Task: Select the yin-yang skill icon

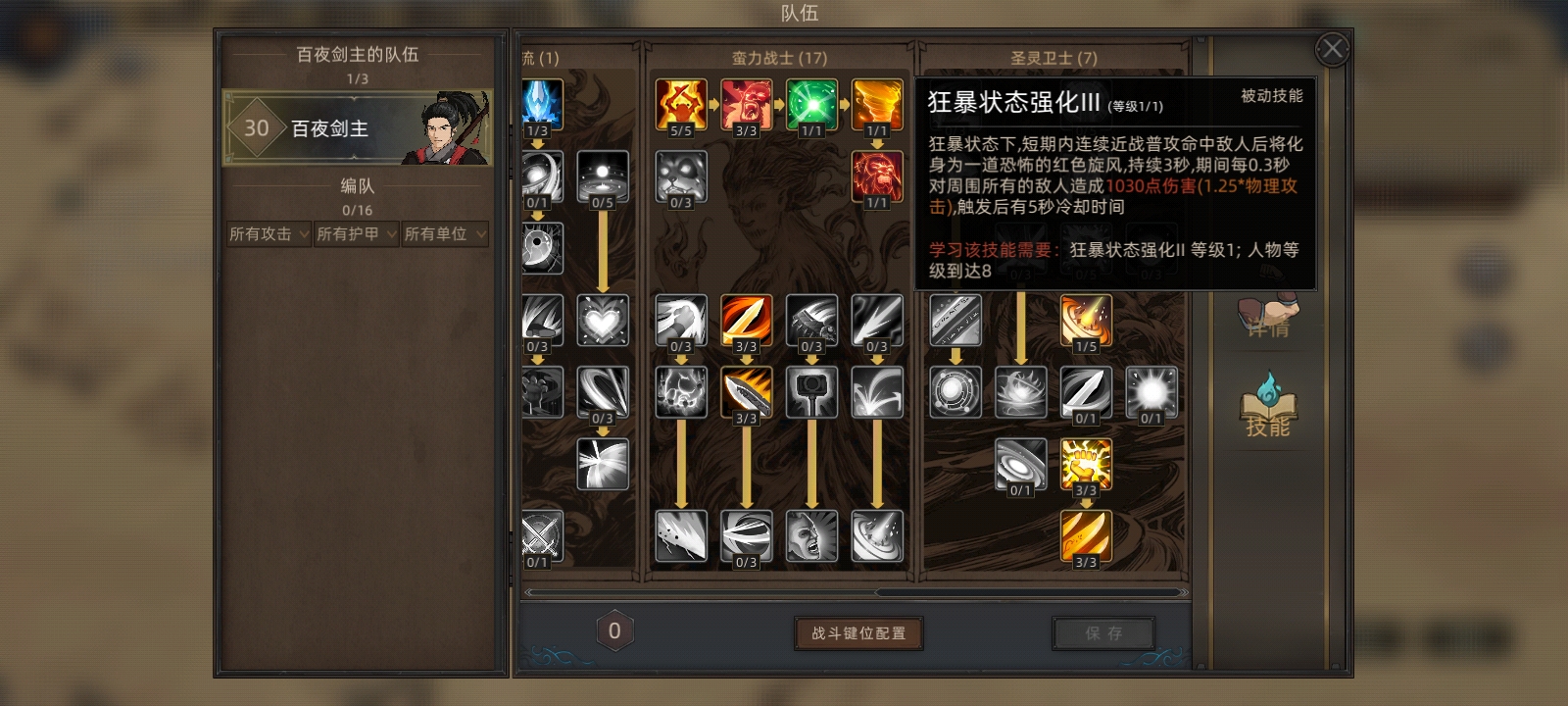Action: (543, 246)
